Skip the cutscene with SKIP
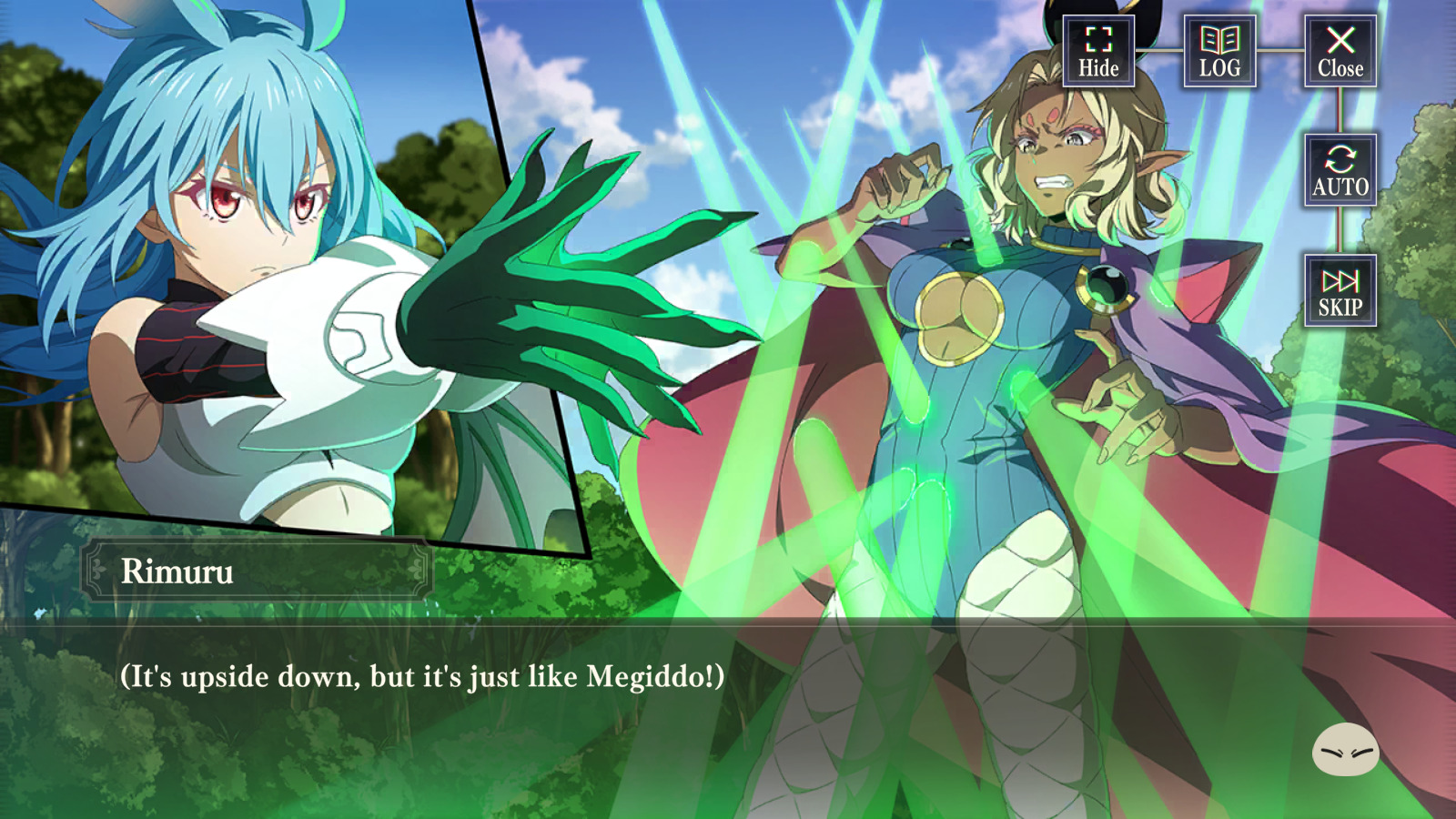1456x819 pixels. 1340,291
